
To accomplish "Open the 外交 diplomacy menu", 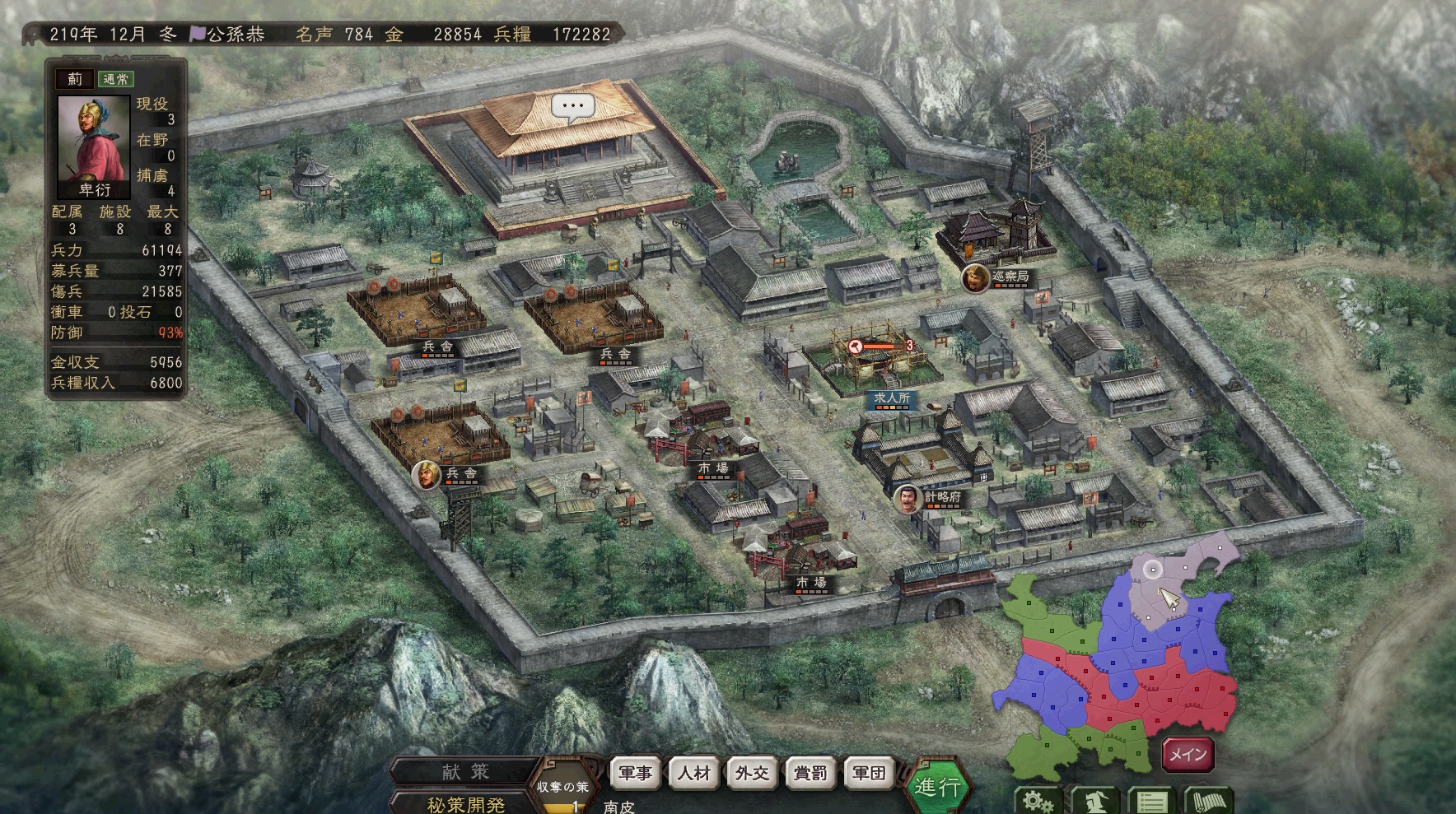I will pos(752,773).
